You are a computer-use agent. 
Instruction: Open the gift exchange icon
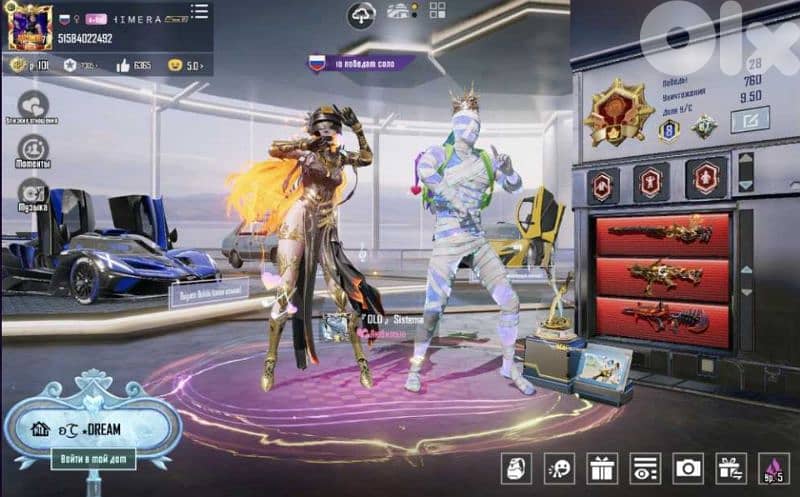point(731,467)
